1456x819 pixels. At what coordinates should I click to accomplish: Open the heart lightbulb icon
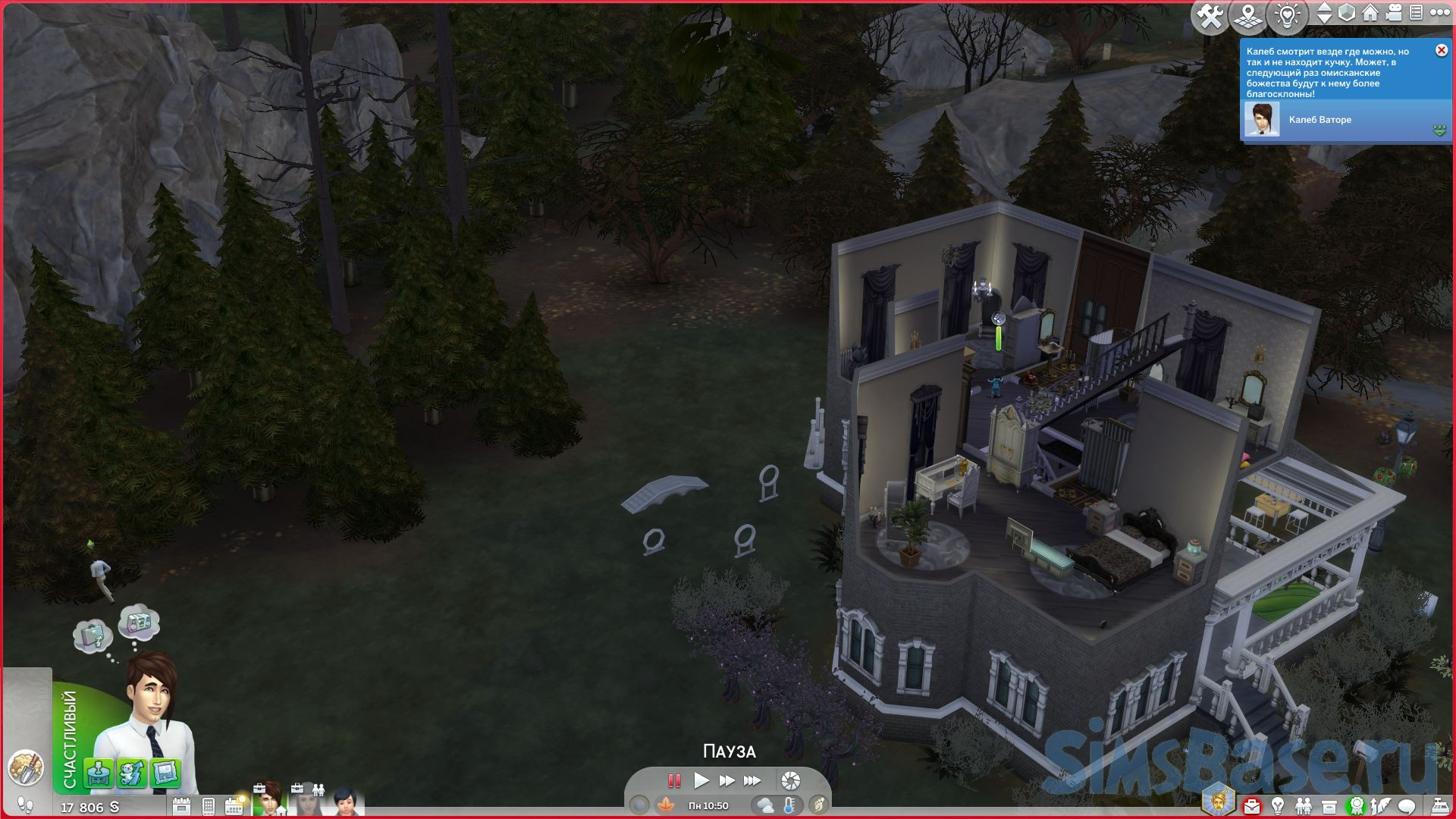point(1287,16)
